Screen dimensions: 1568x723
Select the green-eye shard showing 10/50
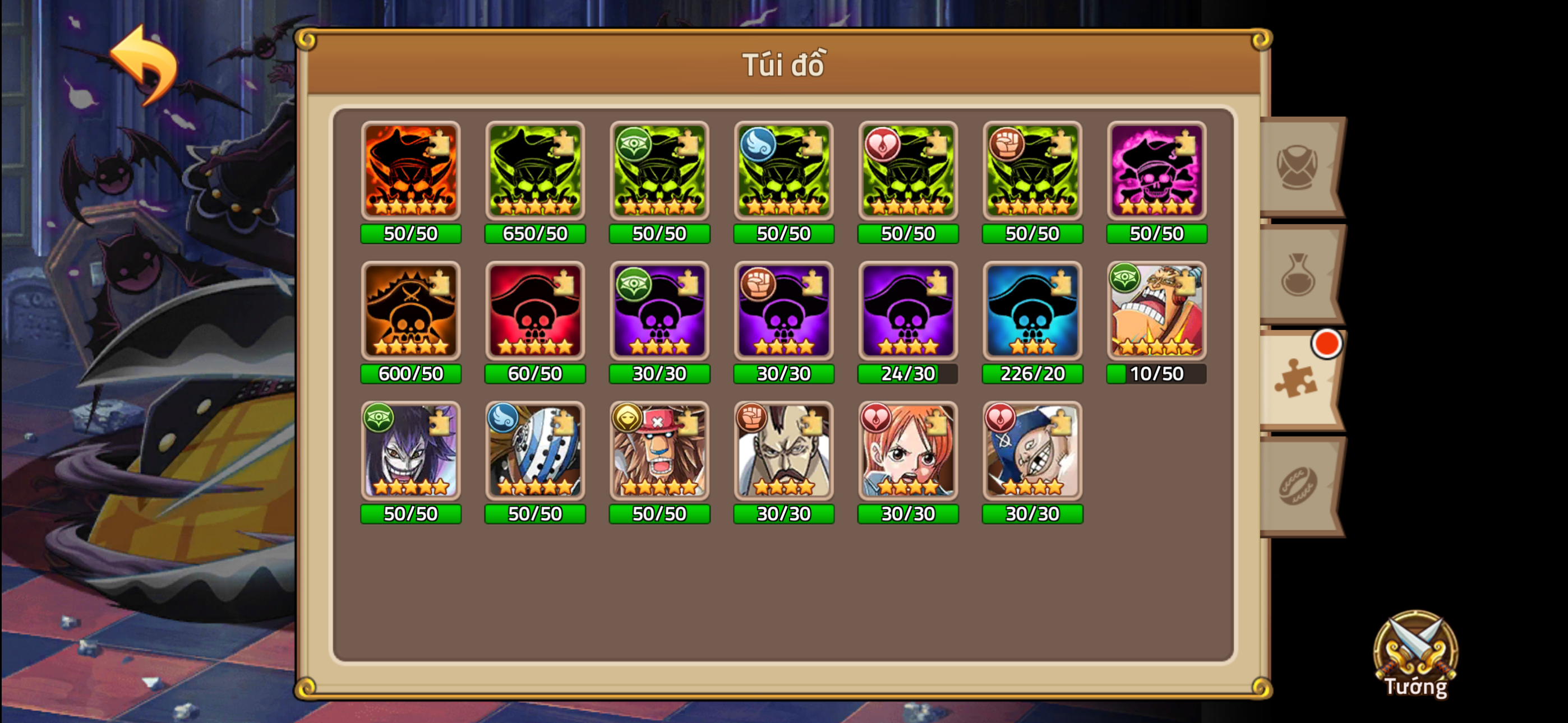[x=1156, y=310]
